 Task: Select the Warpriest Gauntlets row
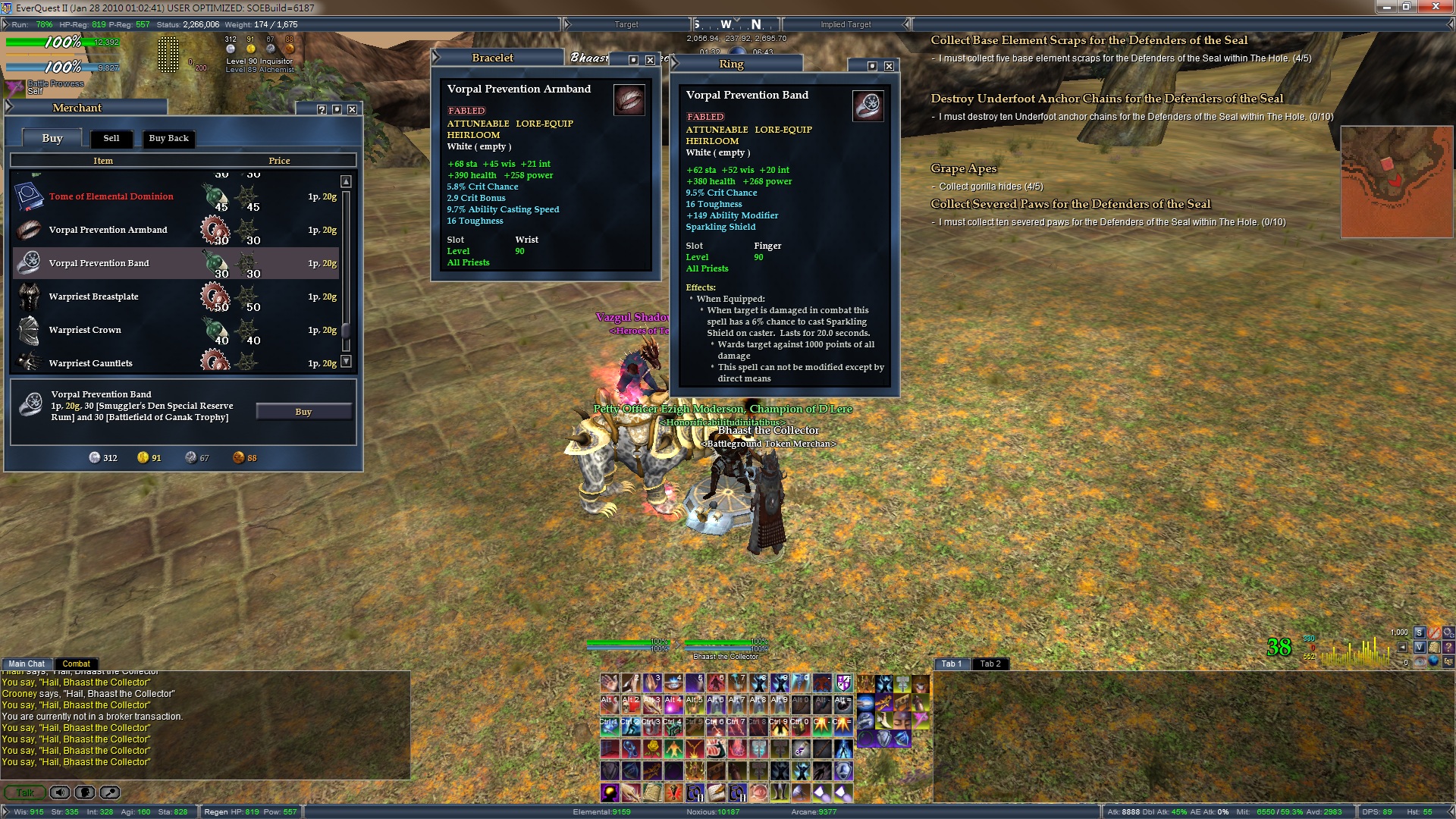point(90,363)
